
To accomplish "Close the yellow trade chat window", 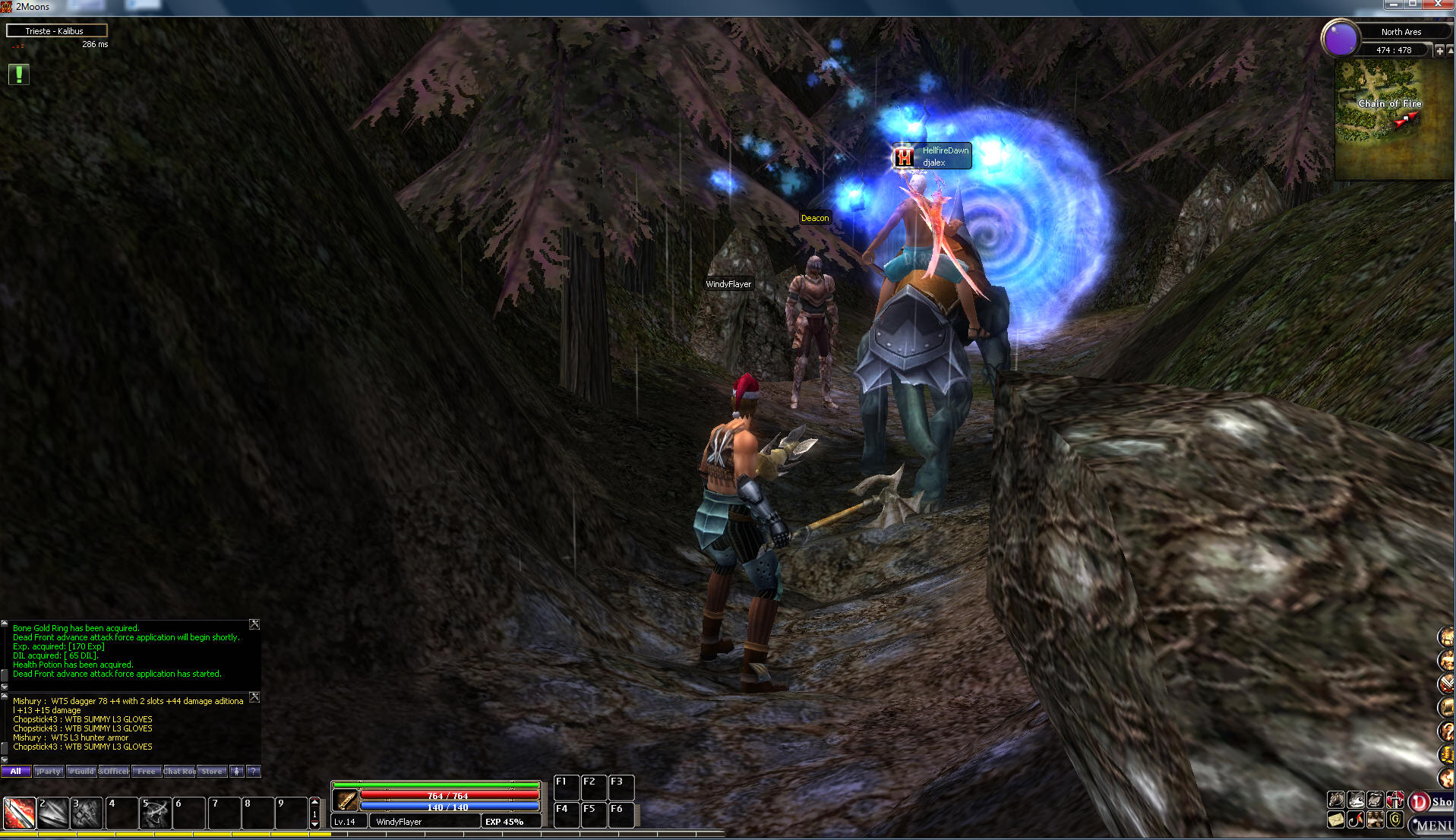I will 254,697.
